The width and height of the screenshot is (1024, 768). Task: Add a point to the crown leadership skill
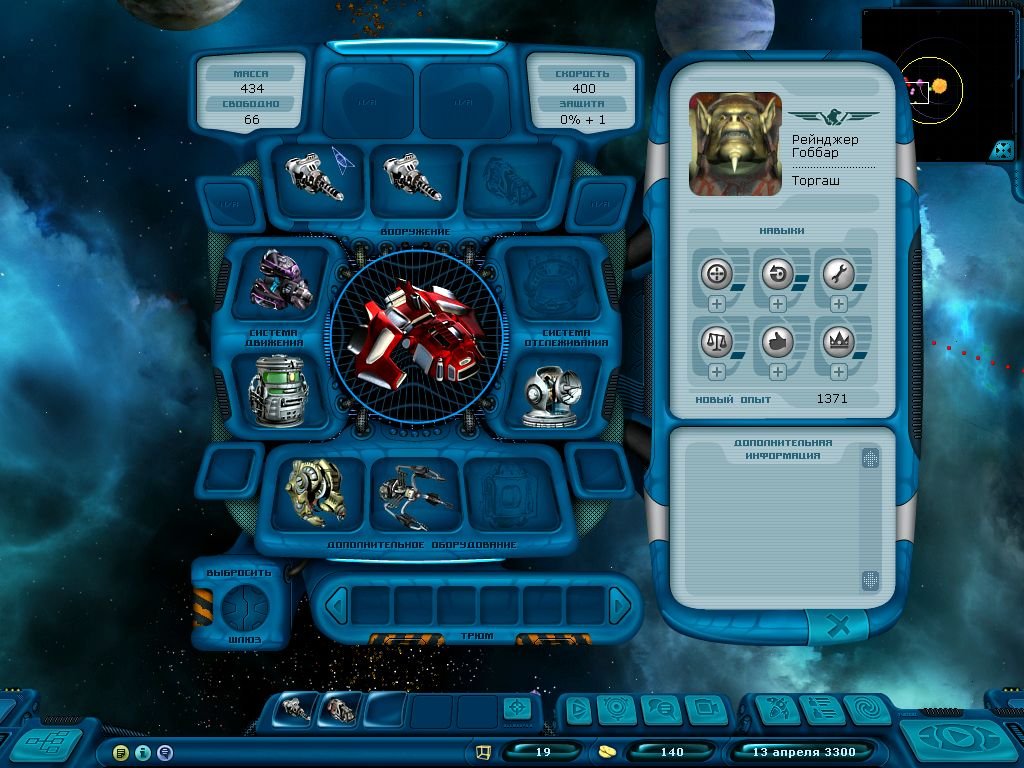[838, 372]
